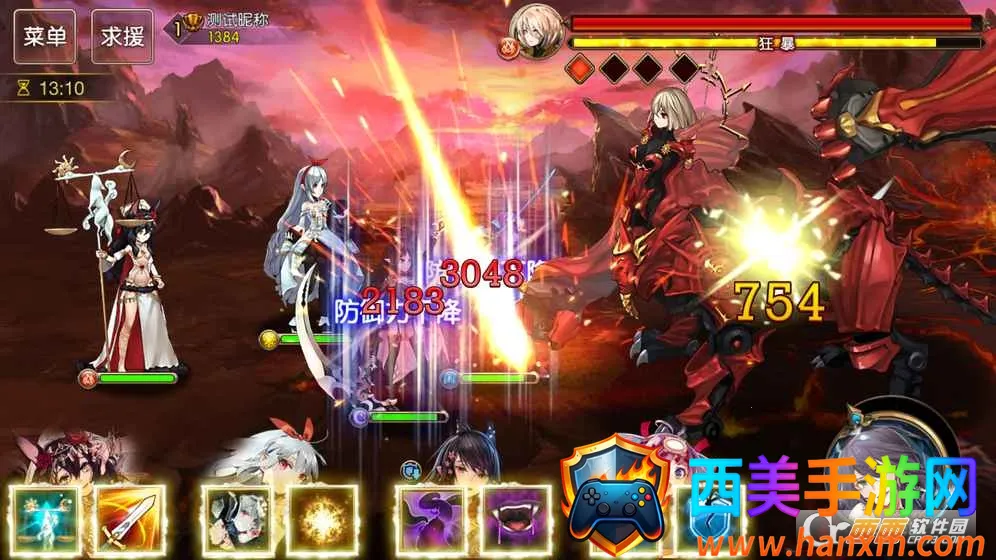Click the boss portrait beside the health bar
Screen dimensions: 996x560
(534, 30)
